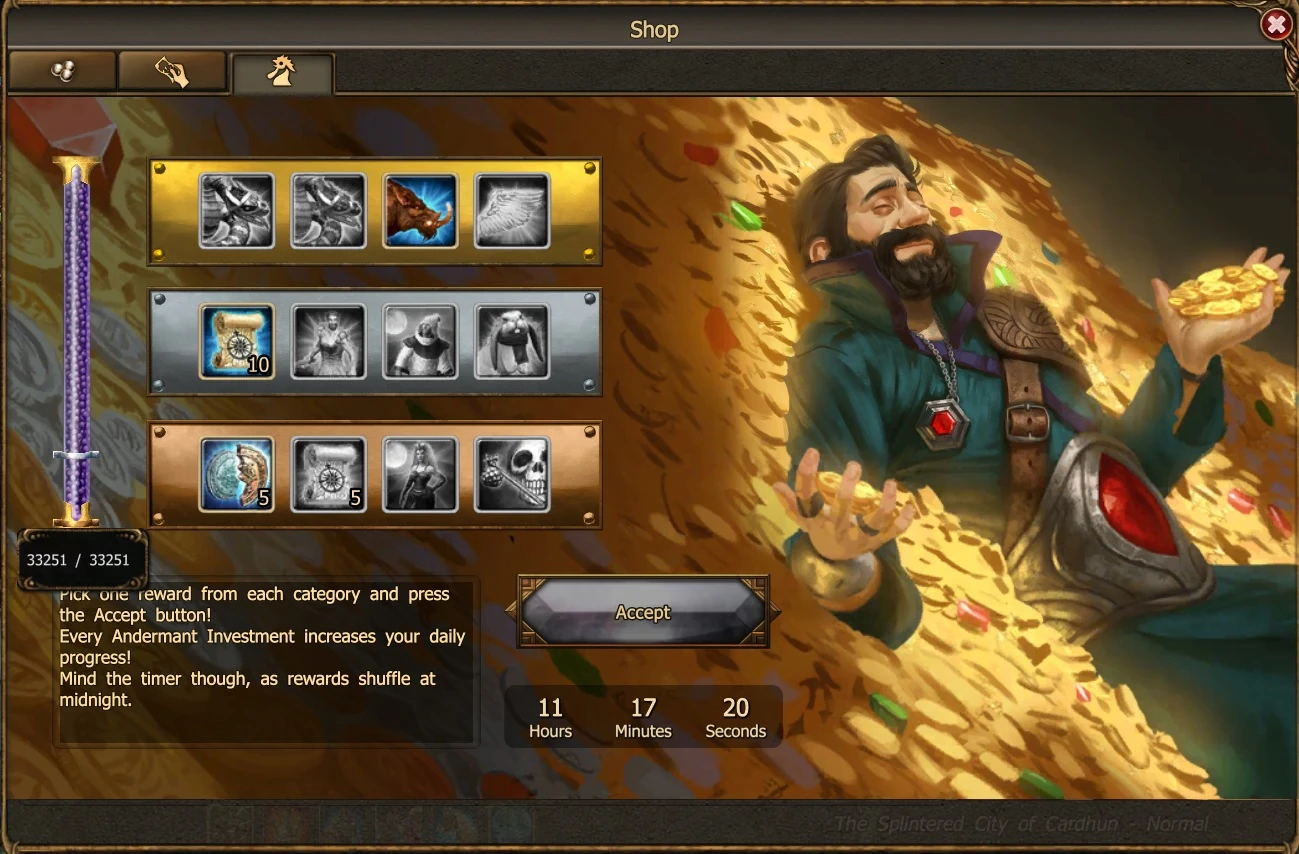
Task: Click the moon portrait reward in the silver row
Action: pyautogui.click(x=420, y=341)
